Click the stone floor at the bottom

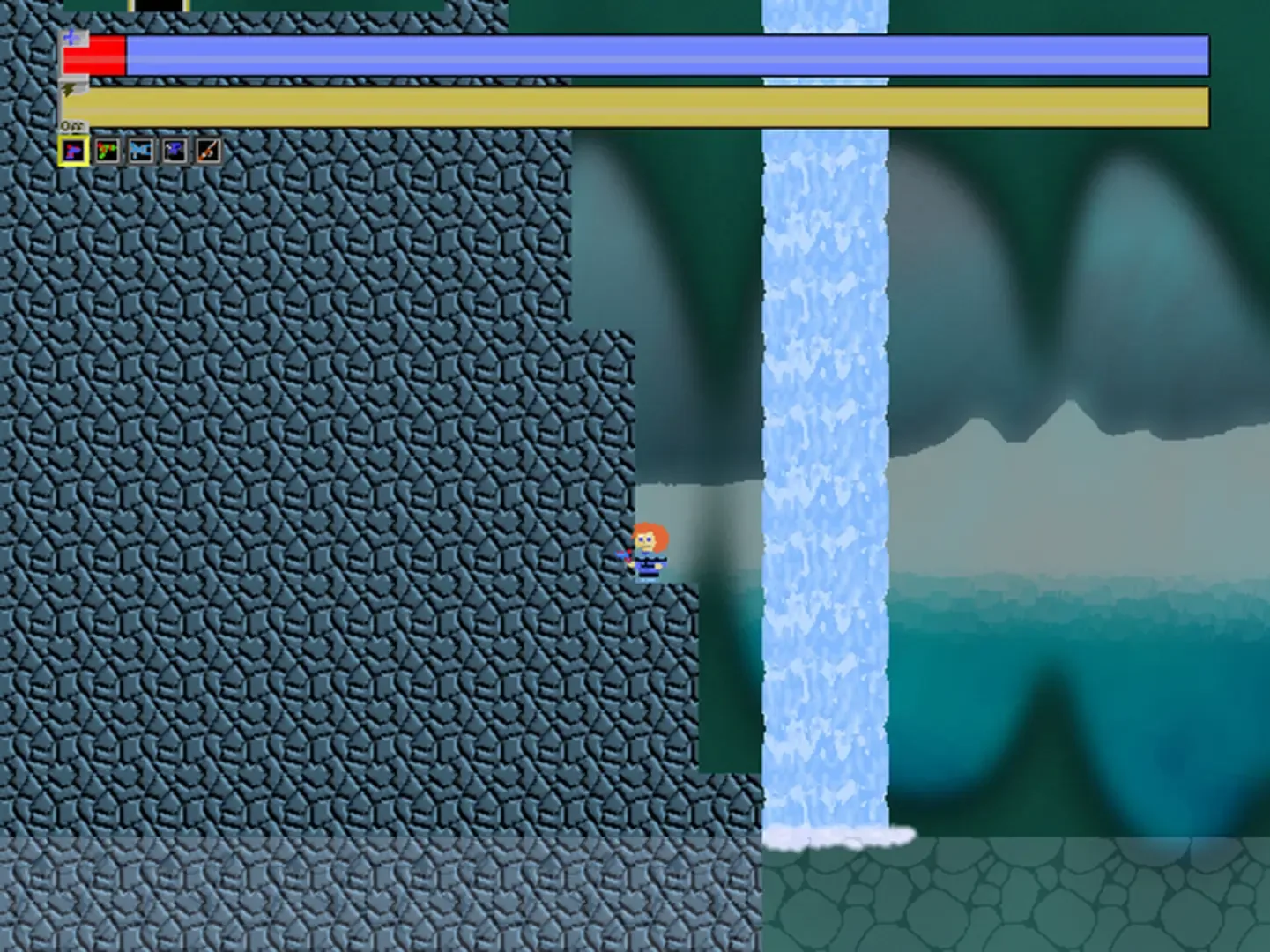pos(353,899)
